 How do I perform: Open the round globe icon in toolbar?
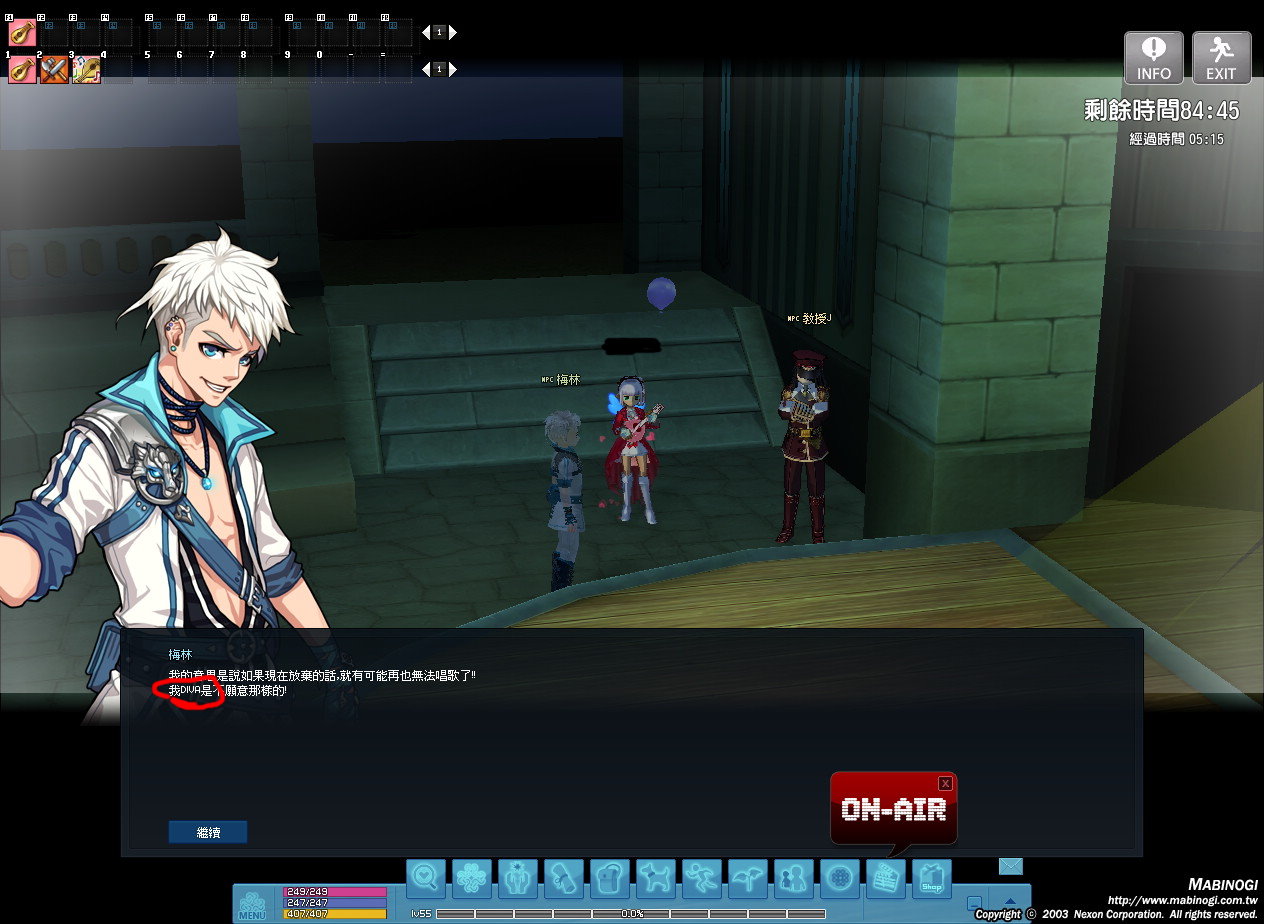click(x=840, y=879)
